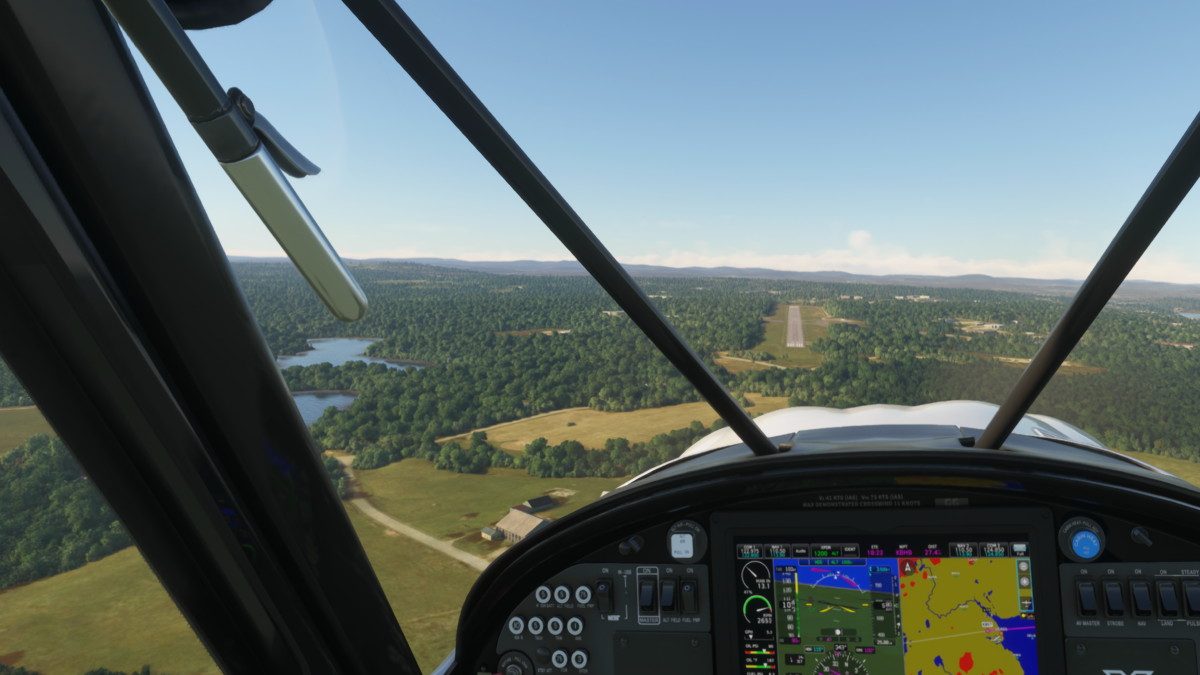Flip the LAND light switch
The image size is (1200, 675).
(1166, 598)
